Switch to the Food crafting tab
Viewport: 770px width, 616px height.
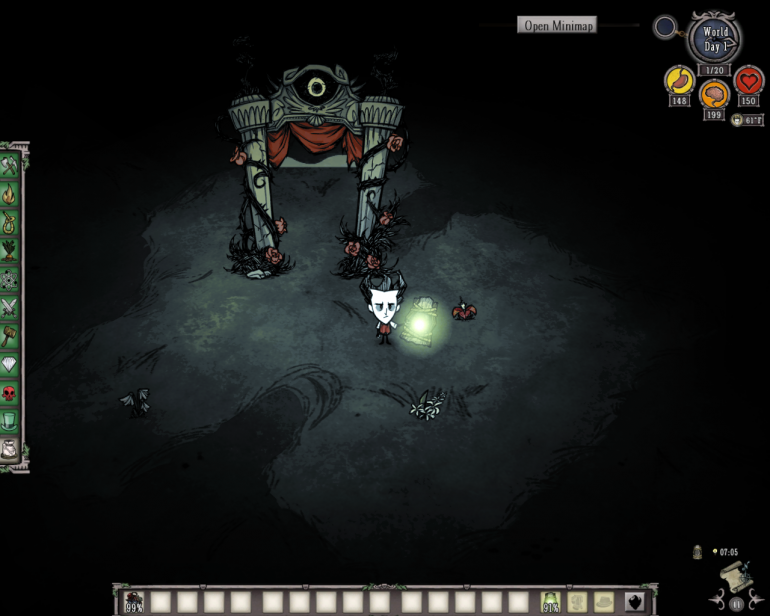pos(11,250)
